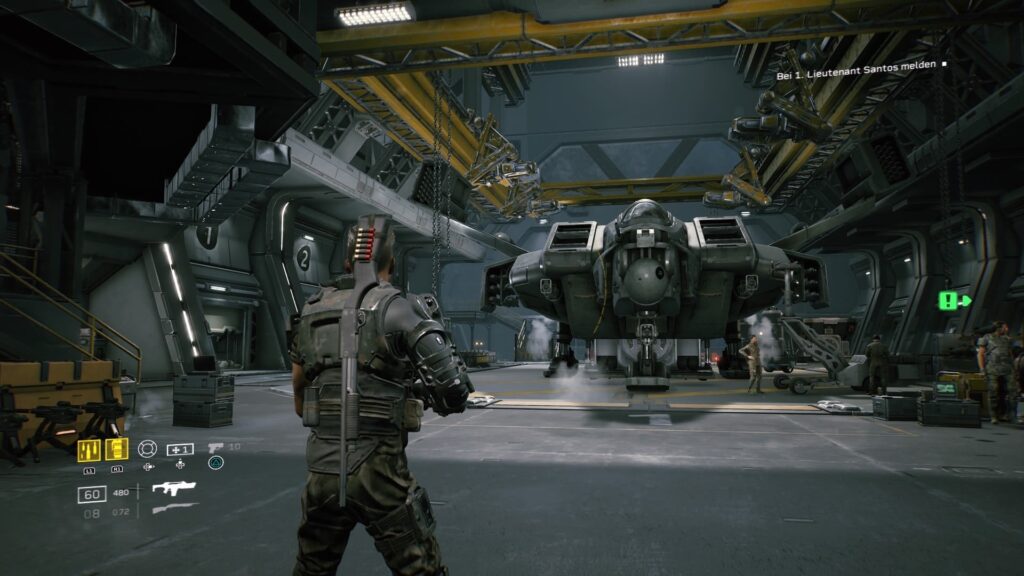Select the pistol sidearm icon

[x=216, y=447]
